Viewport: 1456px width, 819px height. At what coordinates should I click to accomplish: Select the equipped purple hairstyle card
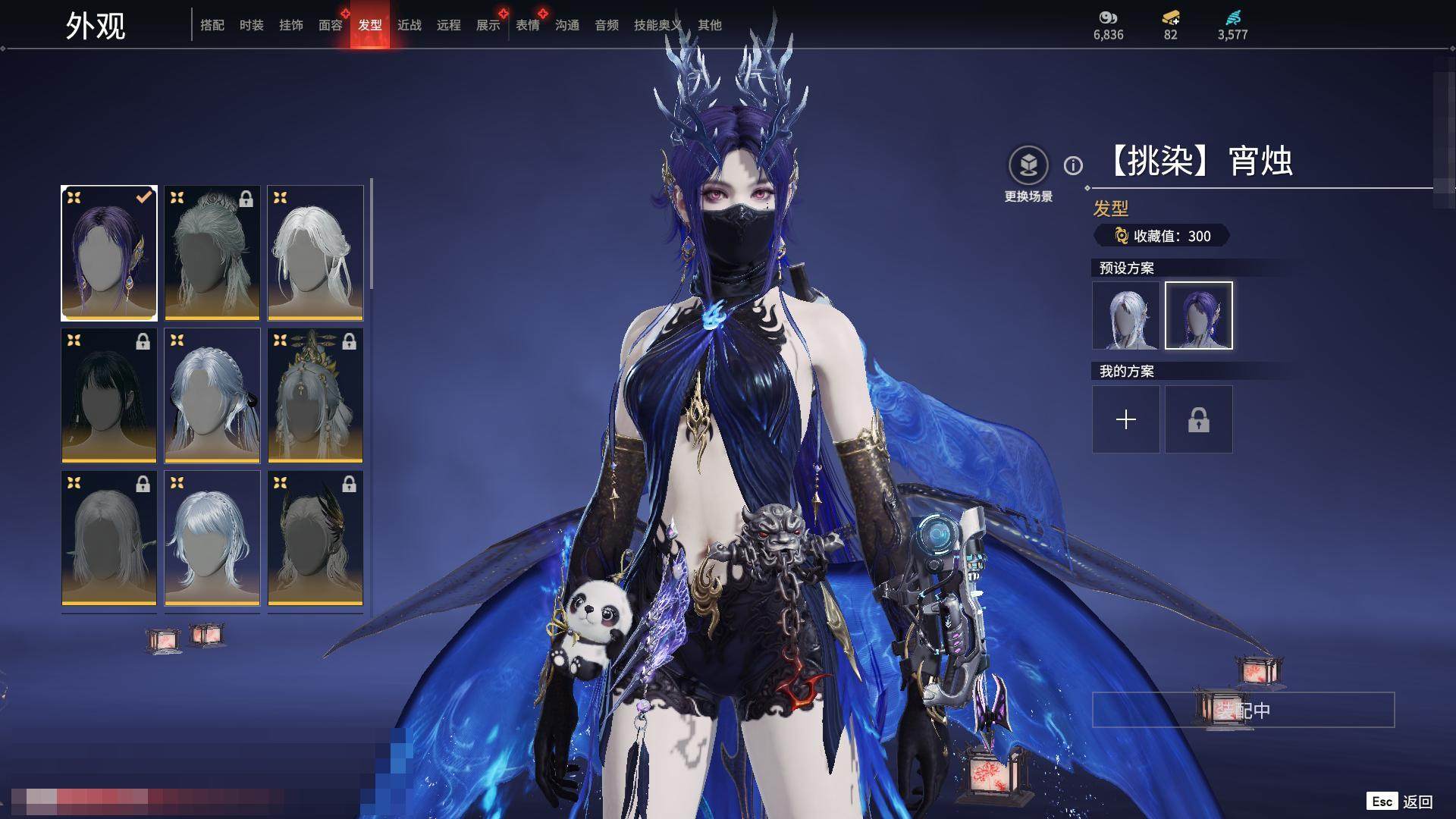[x=109, y=253]
